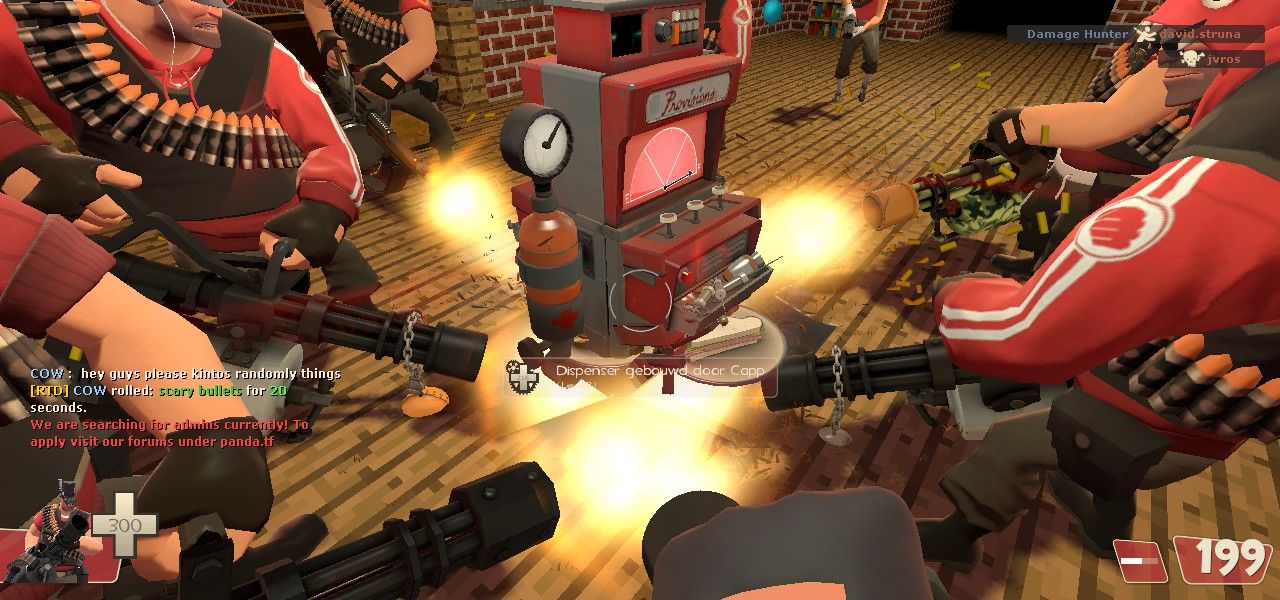Select the Dispenser target ID panel

pyautogui.click(x=644, y=375)
